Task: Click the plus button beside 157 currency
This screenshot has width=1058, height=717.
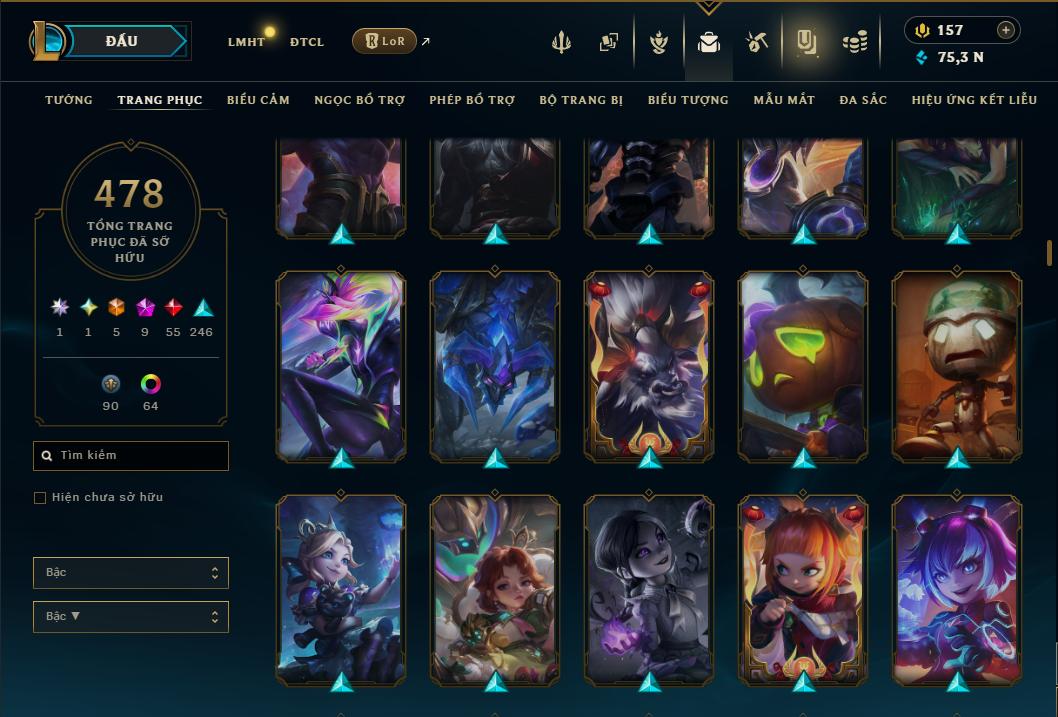Action: point(1006,30)
